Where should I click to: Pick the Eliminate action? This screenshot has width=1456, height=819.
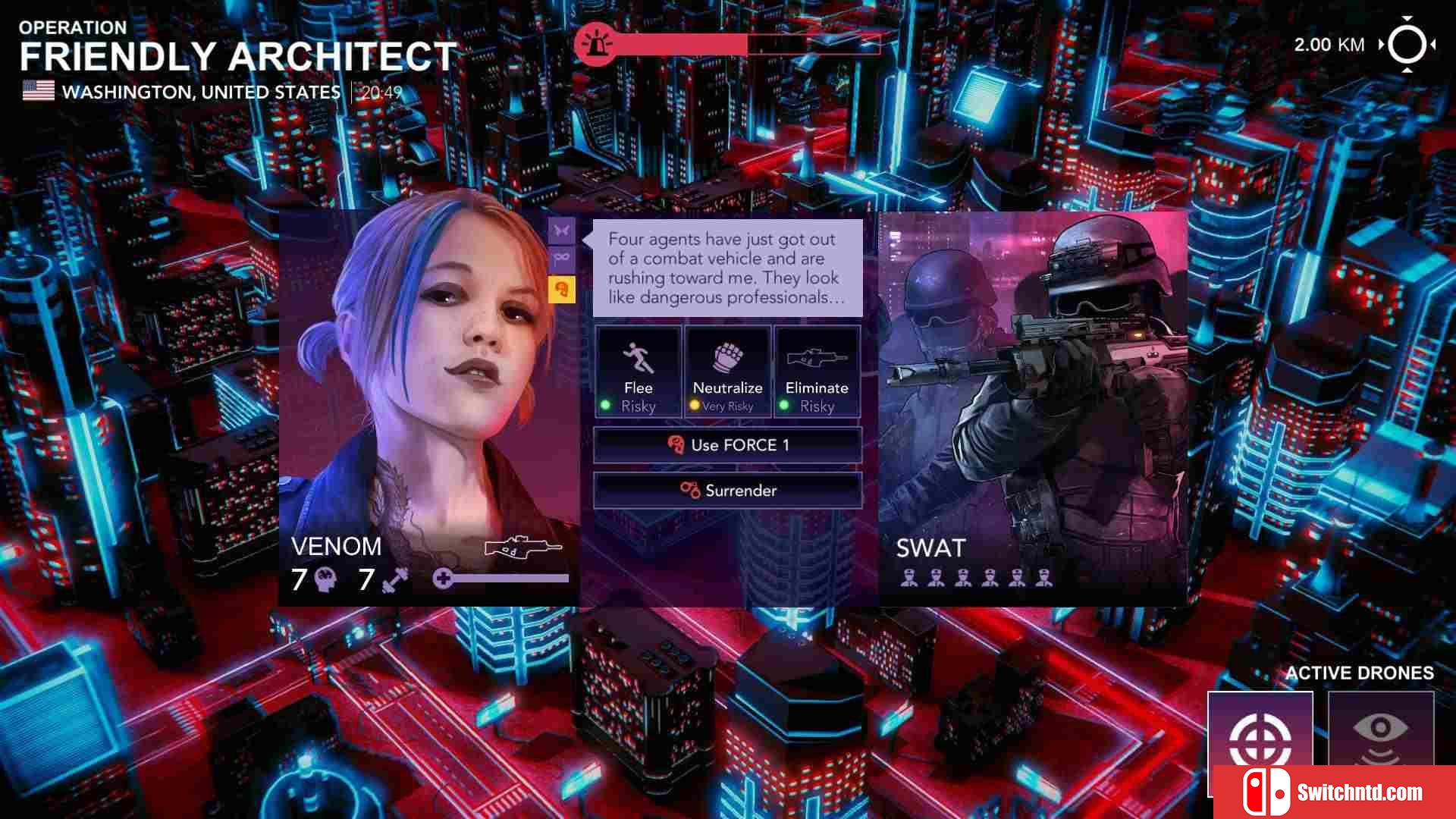point(817,372)
